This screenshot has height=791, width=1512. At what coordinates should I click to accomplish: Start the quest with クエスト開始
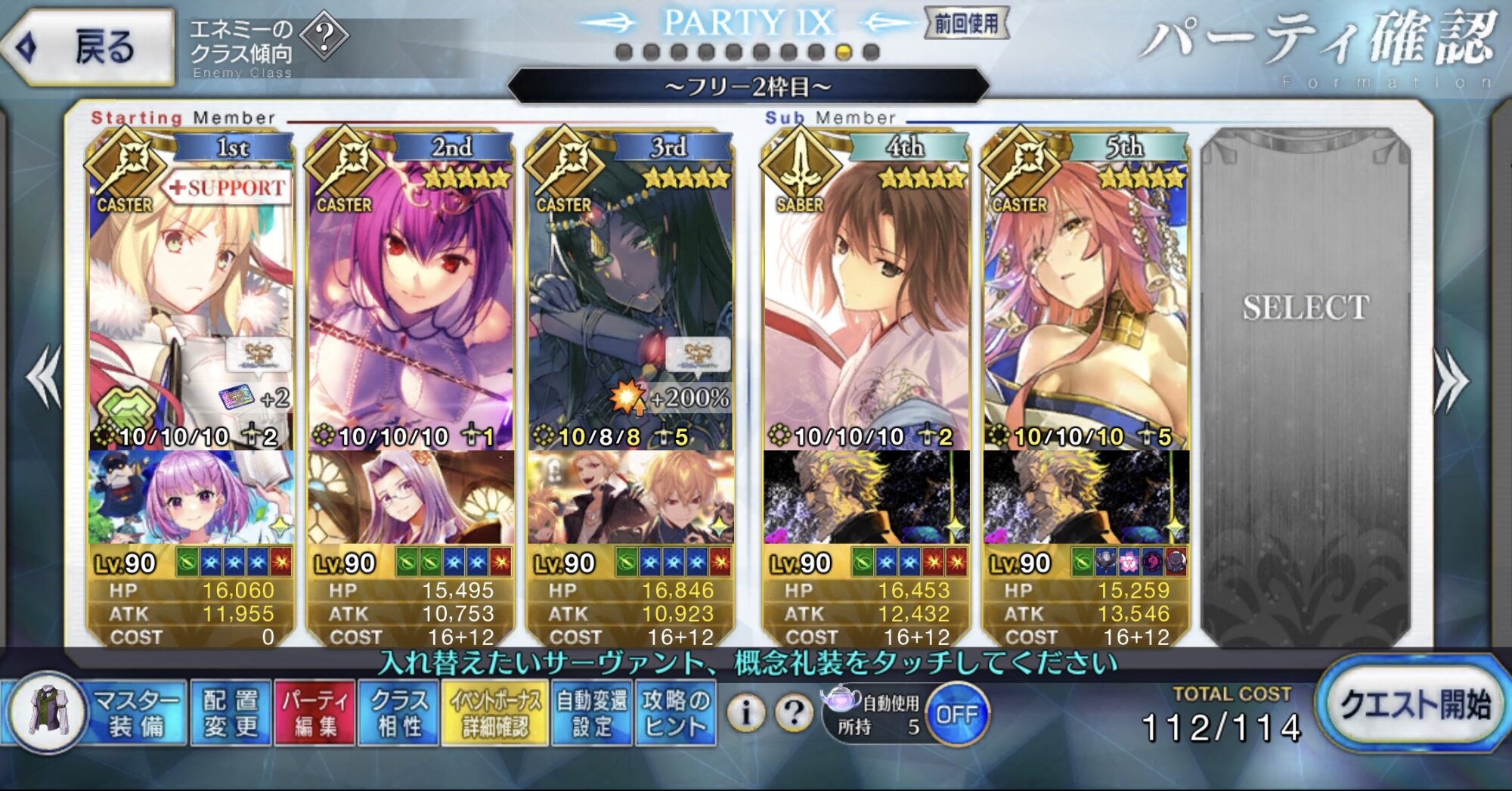click(x=1413, y=705)
